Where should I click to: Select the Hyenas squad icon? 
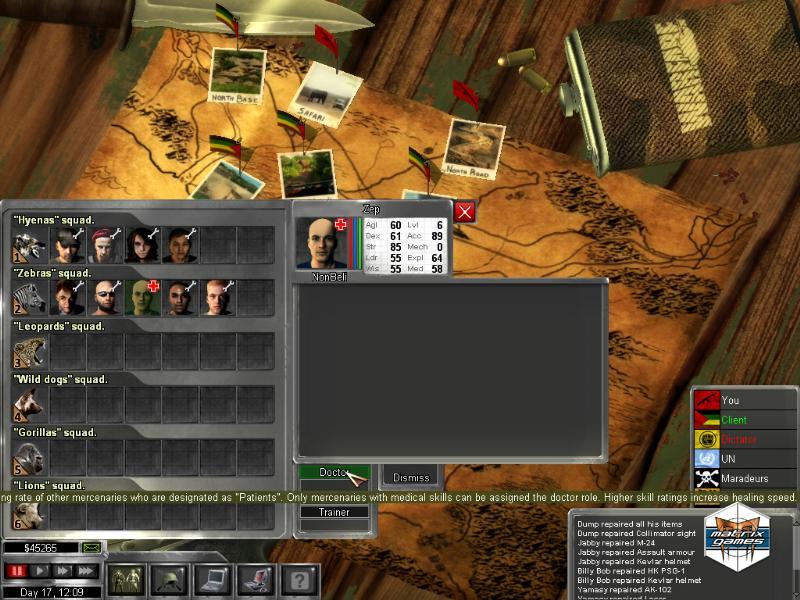29,244
